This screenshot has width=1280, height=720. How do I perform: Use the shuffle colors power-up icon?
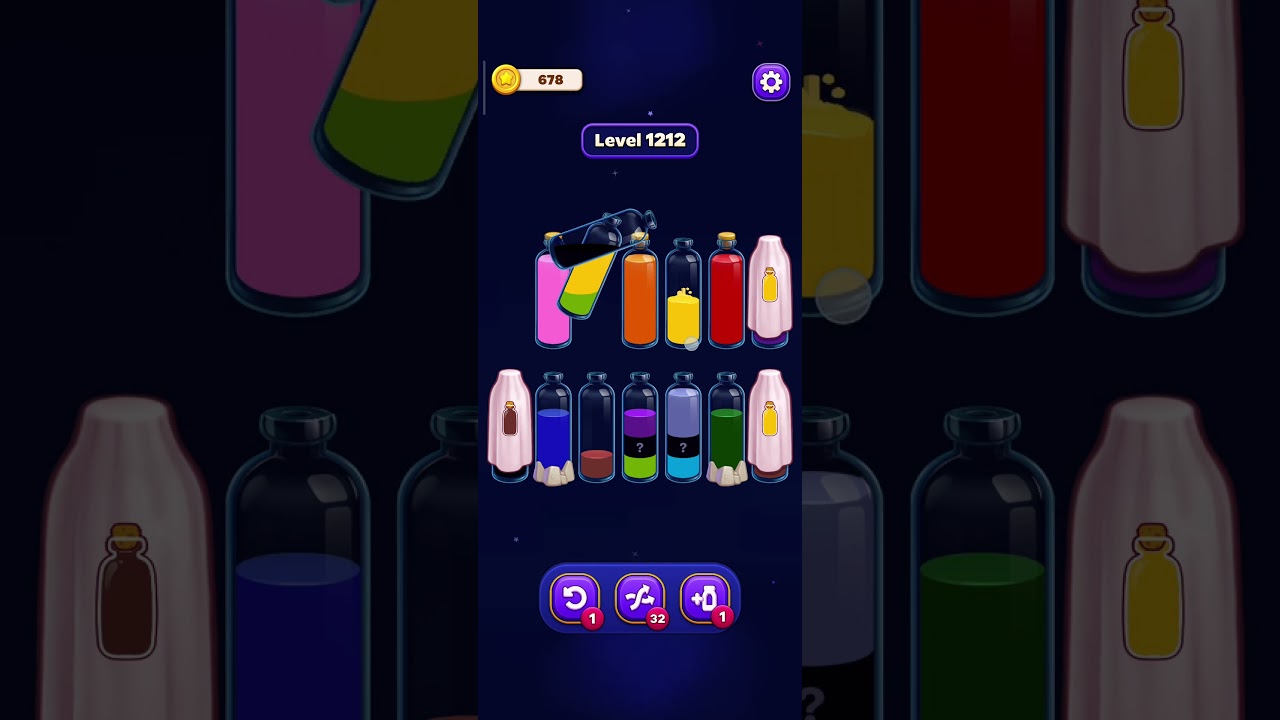coord(640,598)
